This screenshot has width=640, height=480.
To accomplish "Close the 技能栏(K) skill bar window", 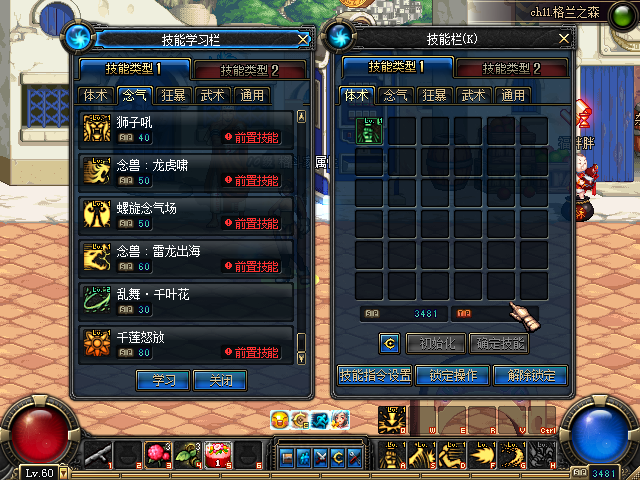I will tap(564, 39).
